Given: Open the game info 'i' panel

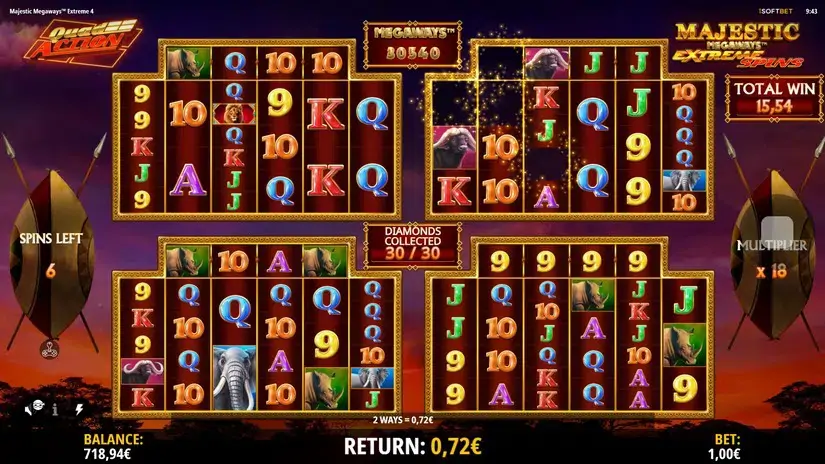Looking at the screenshot, I should [x=54, y=409].
